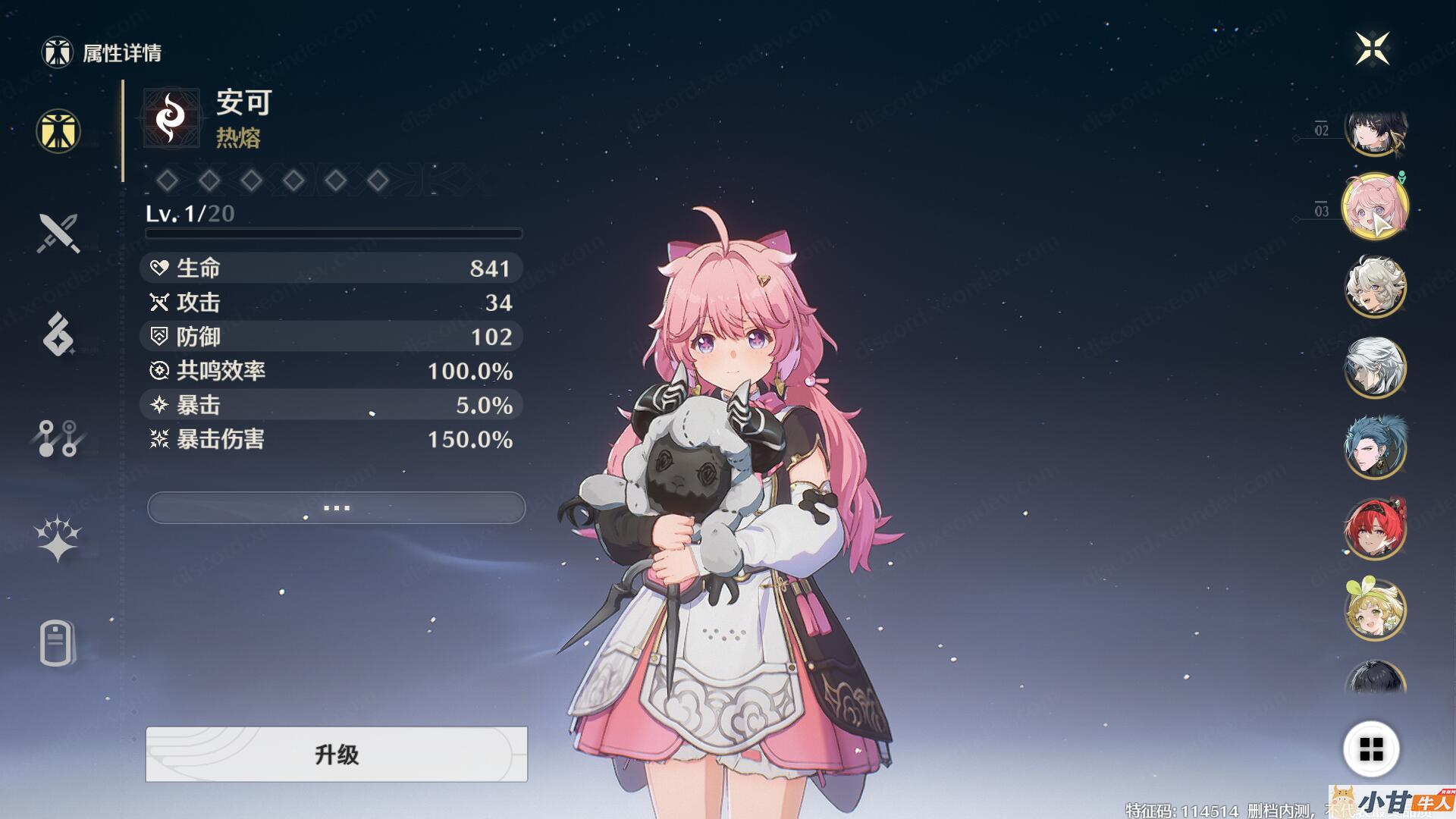Close the character screen with the X
1456x819 pixels.
(x=1373, y=49)
